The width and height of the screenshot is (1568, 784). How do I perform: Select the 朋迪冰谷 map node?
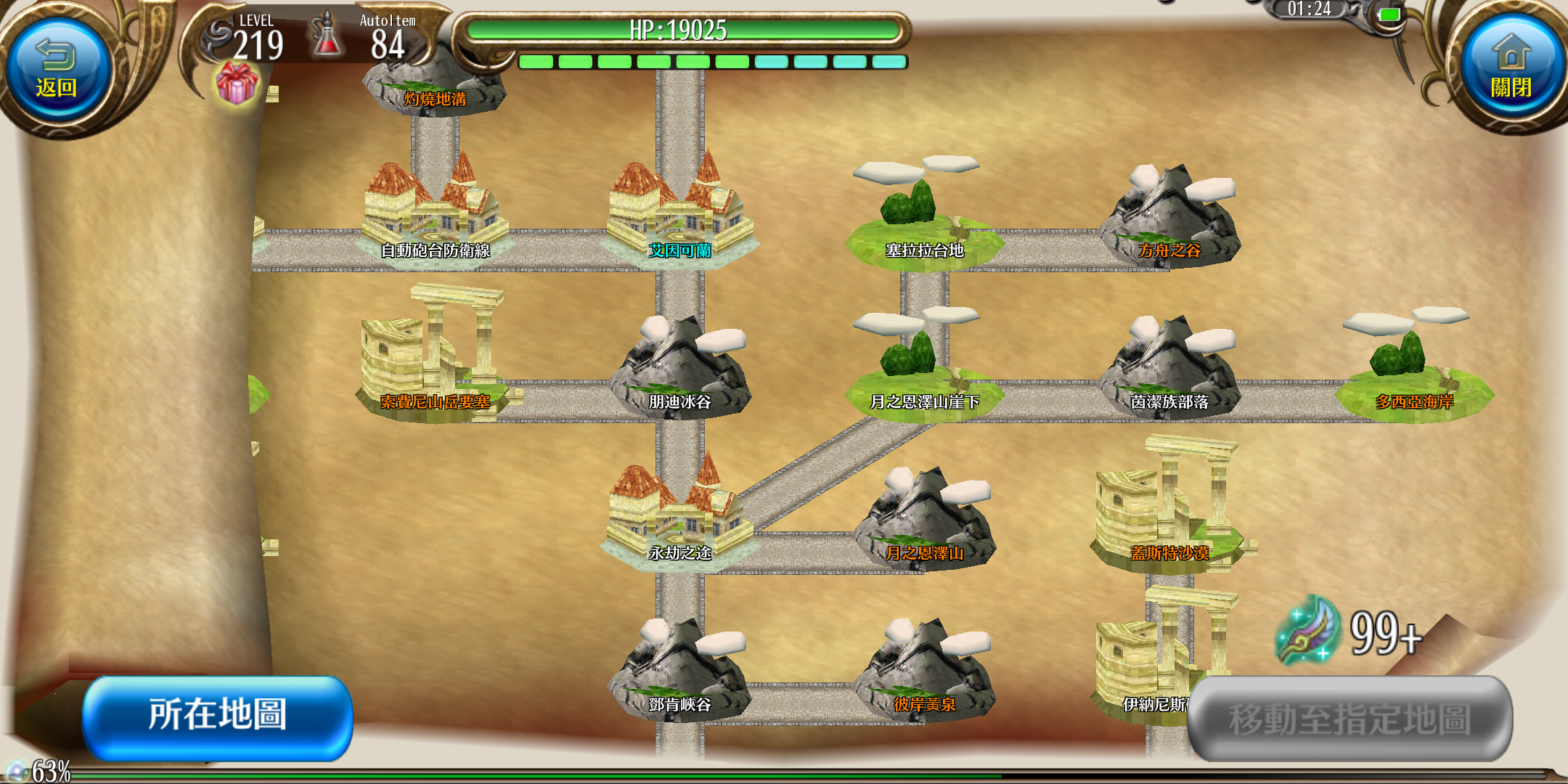coord(679,372)
